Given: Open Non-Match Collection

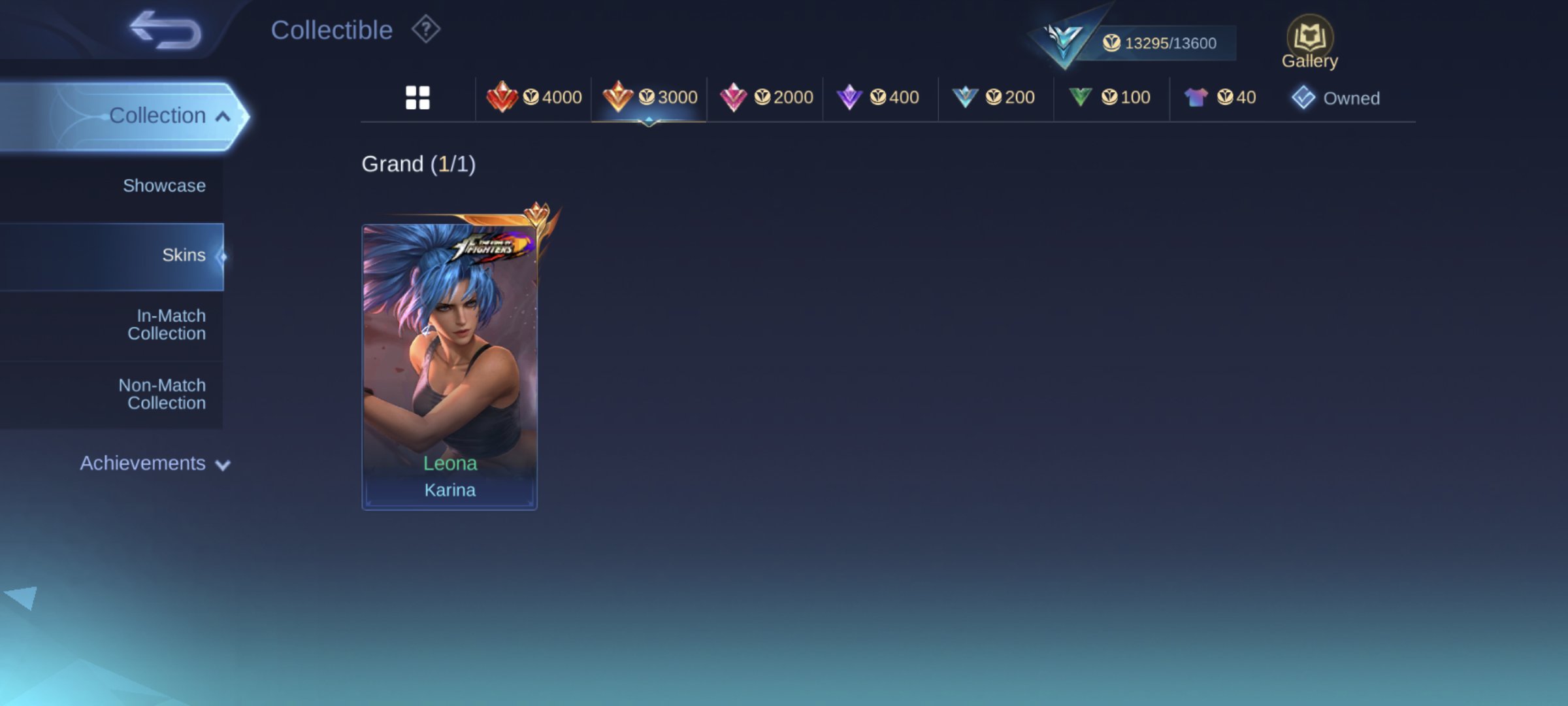Looking at the screenshot, I should click(x=163, y=394).
